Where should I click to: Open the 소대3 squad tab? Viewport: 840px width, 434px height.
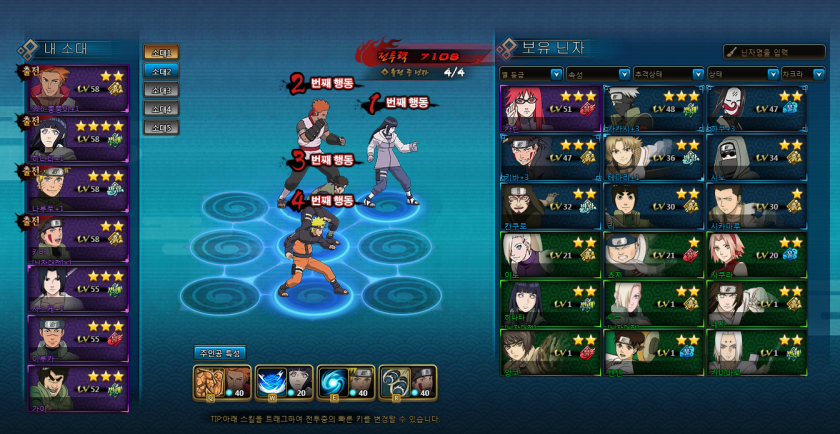[160, 90]
